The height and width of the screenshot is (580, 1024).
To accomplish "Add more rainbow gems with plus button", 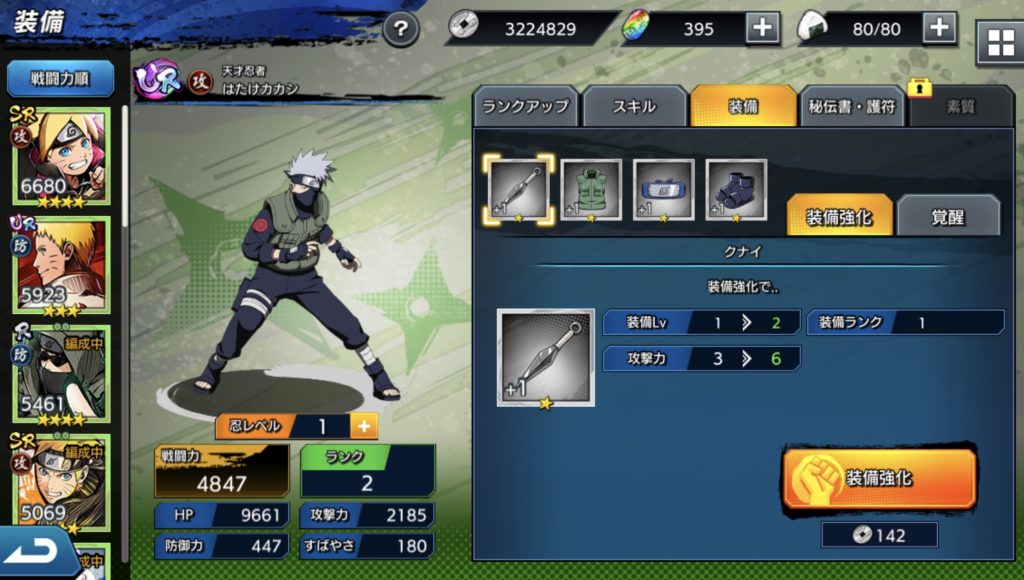I will [x=763, y=28].
